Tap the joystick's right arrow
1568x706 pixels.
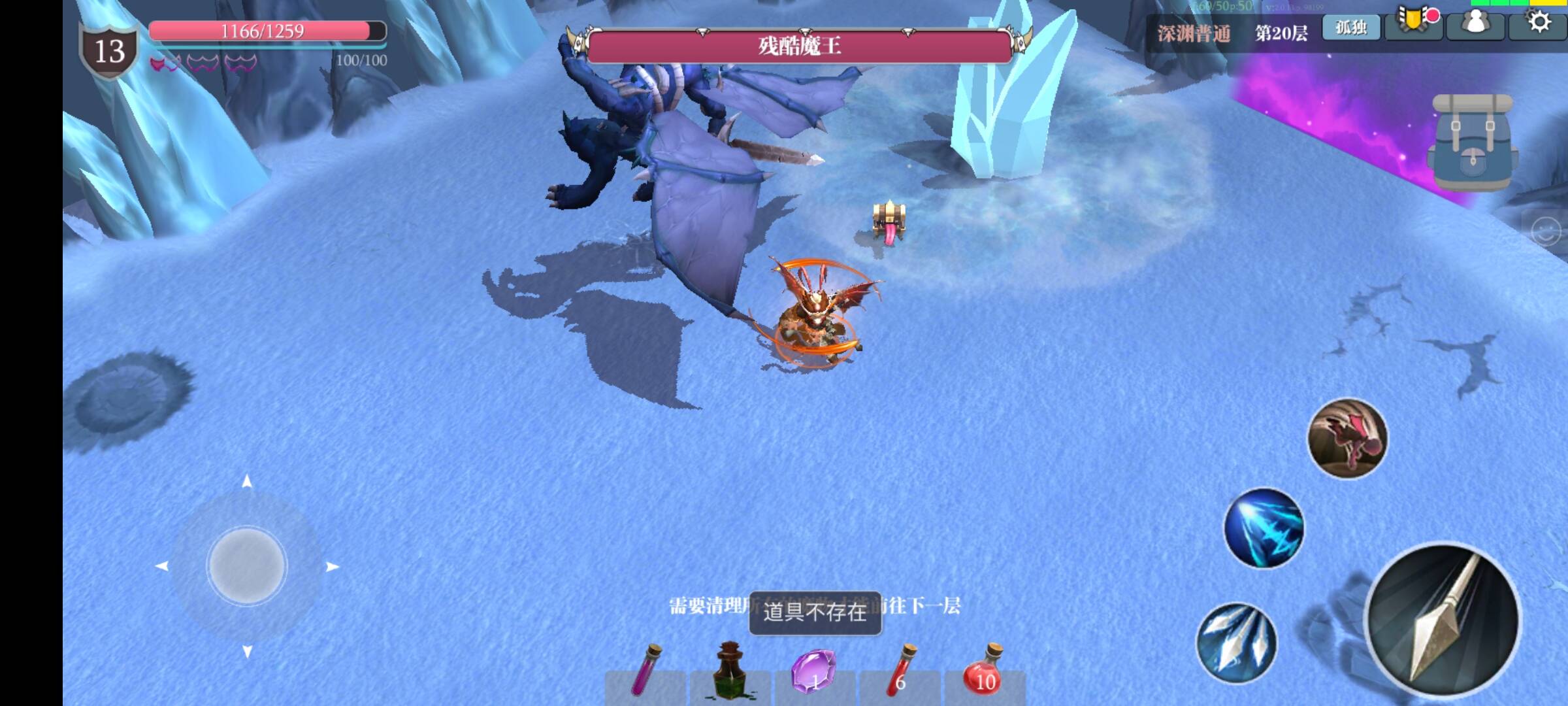(x=332, y=567)
